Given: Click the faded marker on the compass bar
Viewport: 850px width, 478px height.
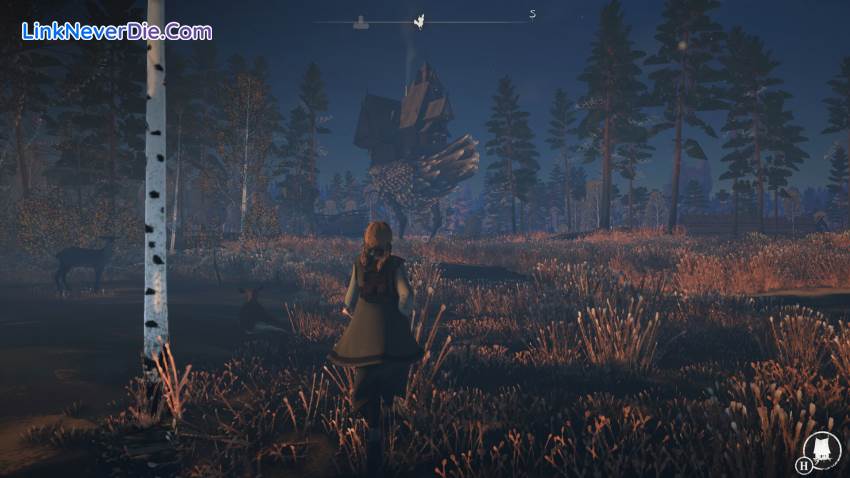Looking at the screenshot, I should (358, 20).
